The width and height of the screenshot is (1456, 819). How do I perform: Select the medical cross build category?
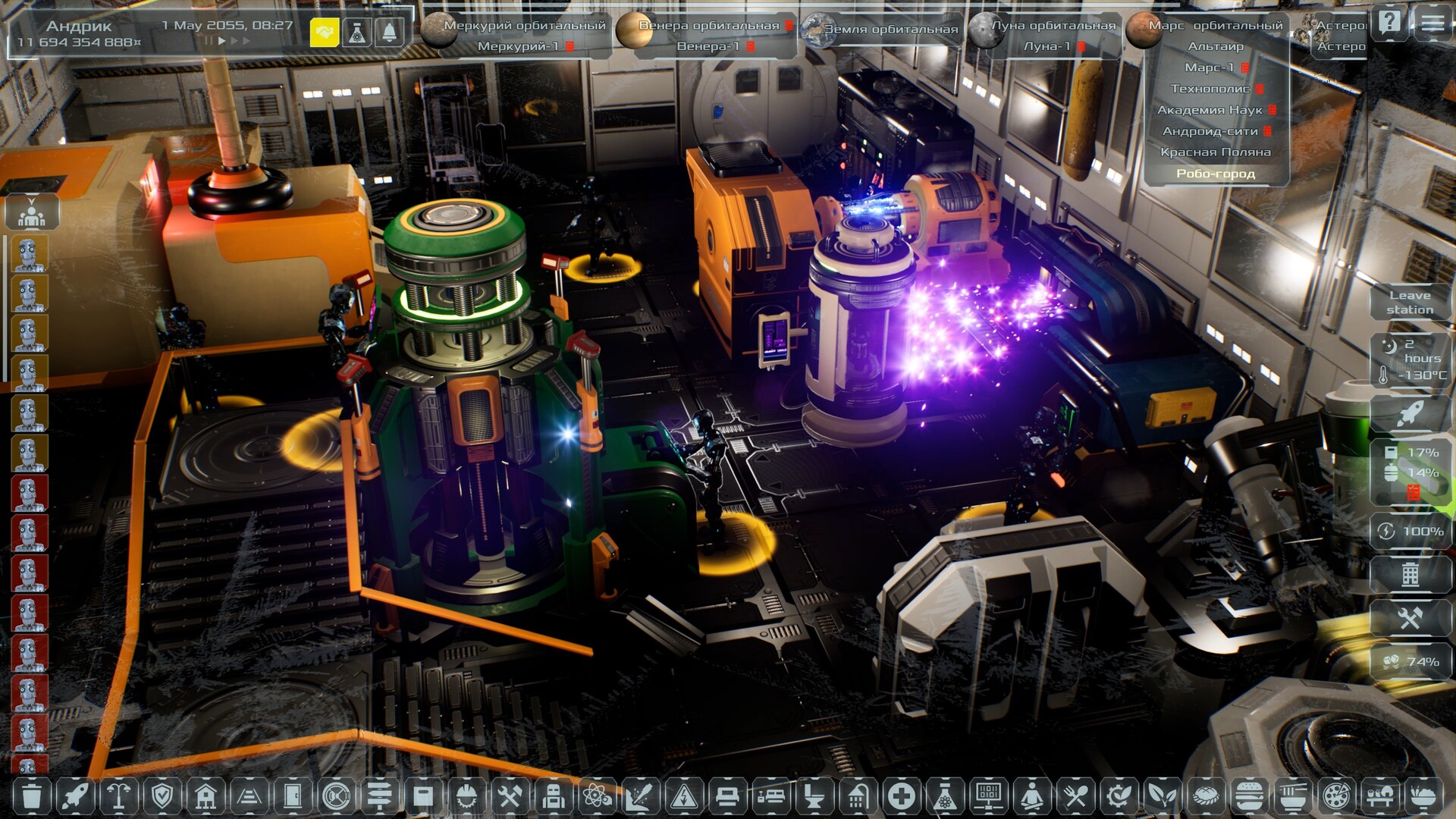(x=902, y=796)
